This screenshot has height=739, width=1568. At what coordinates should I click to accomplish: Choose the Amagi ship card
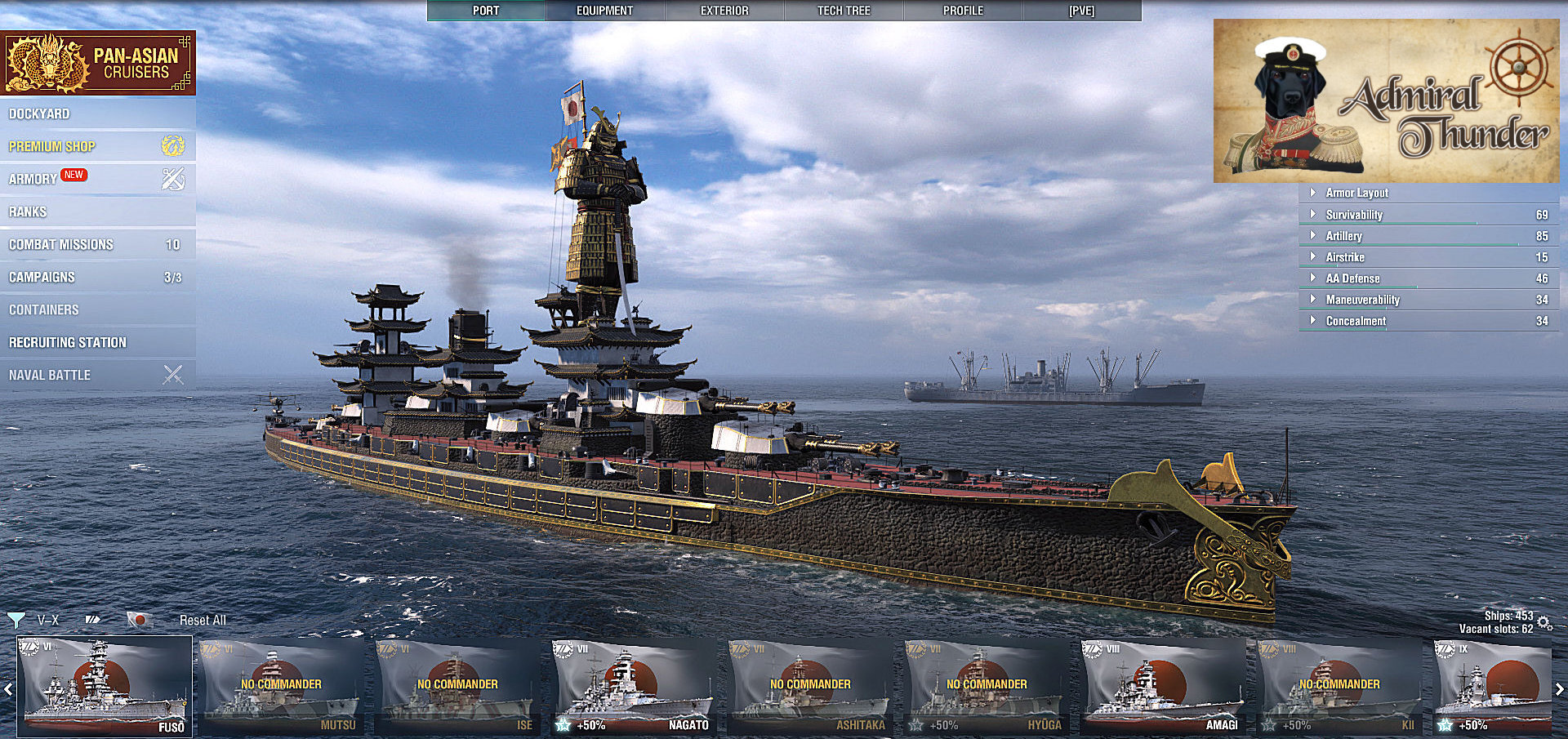click(x=1162, y=686)
